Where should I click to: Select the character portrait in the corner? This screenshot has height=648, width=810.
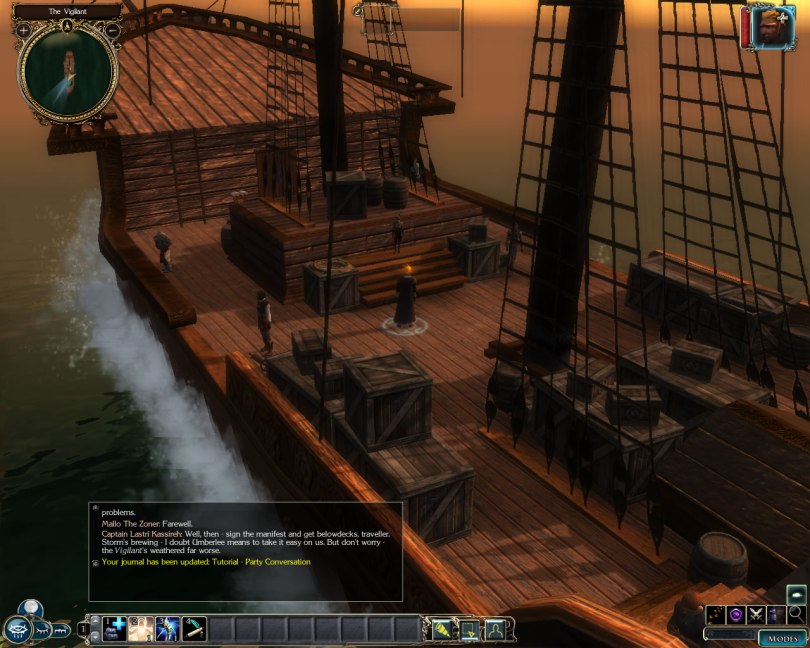click(x=763, y=27)
